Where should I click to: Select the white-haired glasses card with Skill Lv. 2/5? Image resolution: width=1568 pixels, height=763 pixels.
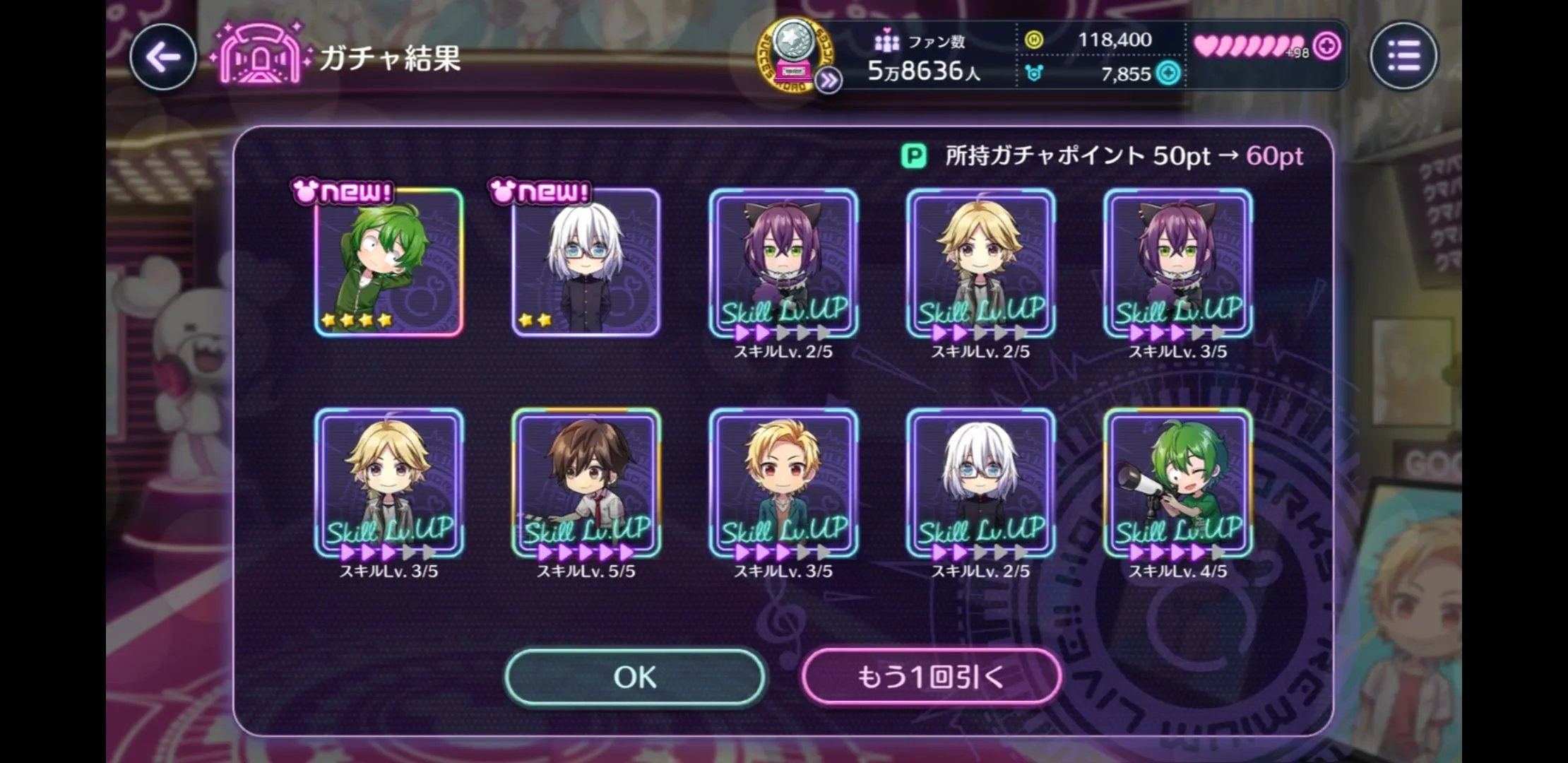(x=980, y=483)
